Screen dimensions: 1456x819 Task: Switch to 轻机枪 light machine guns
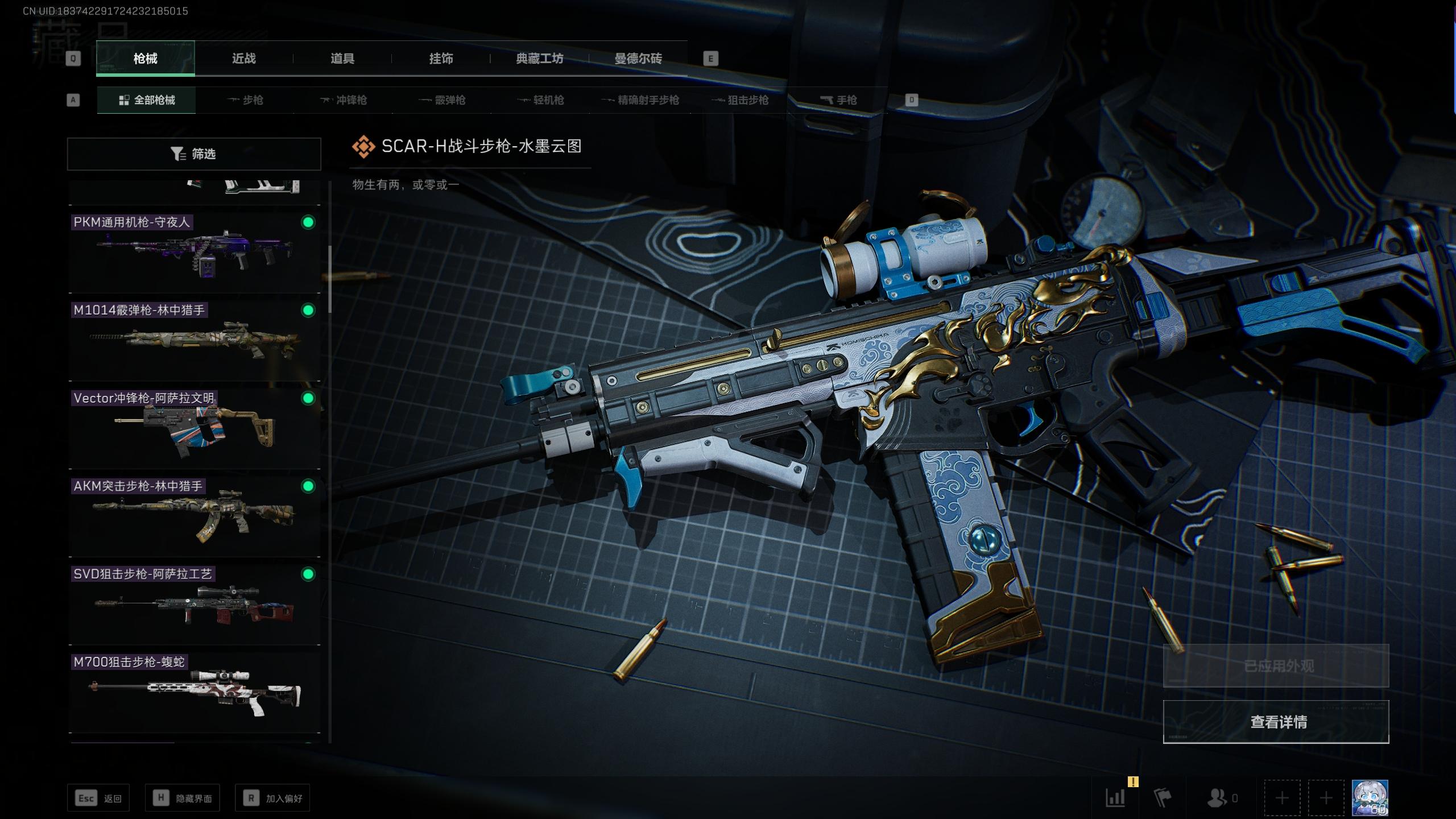point(541,100)
